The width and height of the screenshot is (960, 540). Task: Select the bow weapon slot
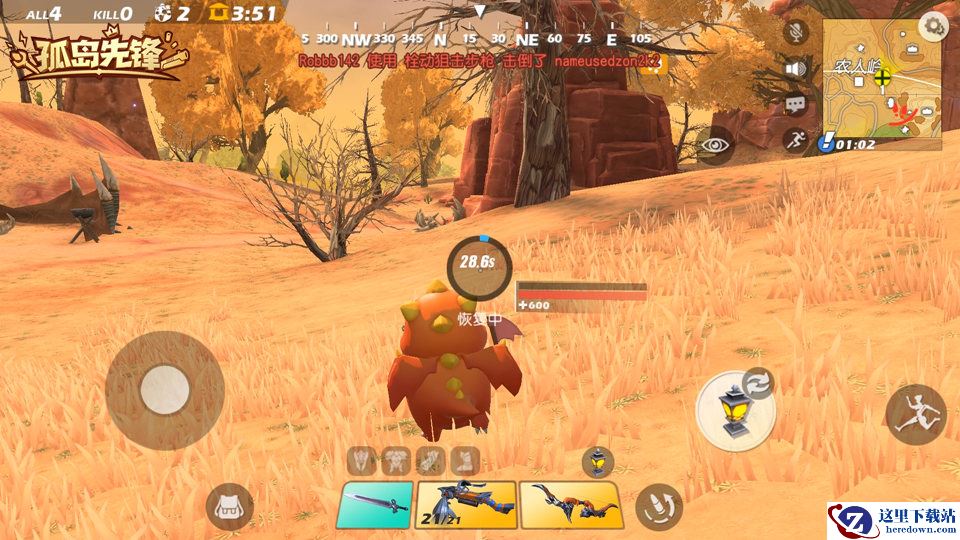click(571, 504)
